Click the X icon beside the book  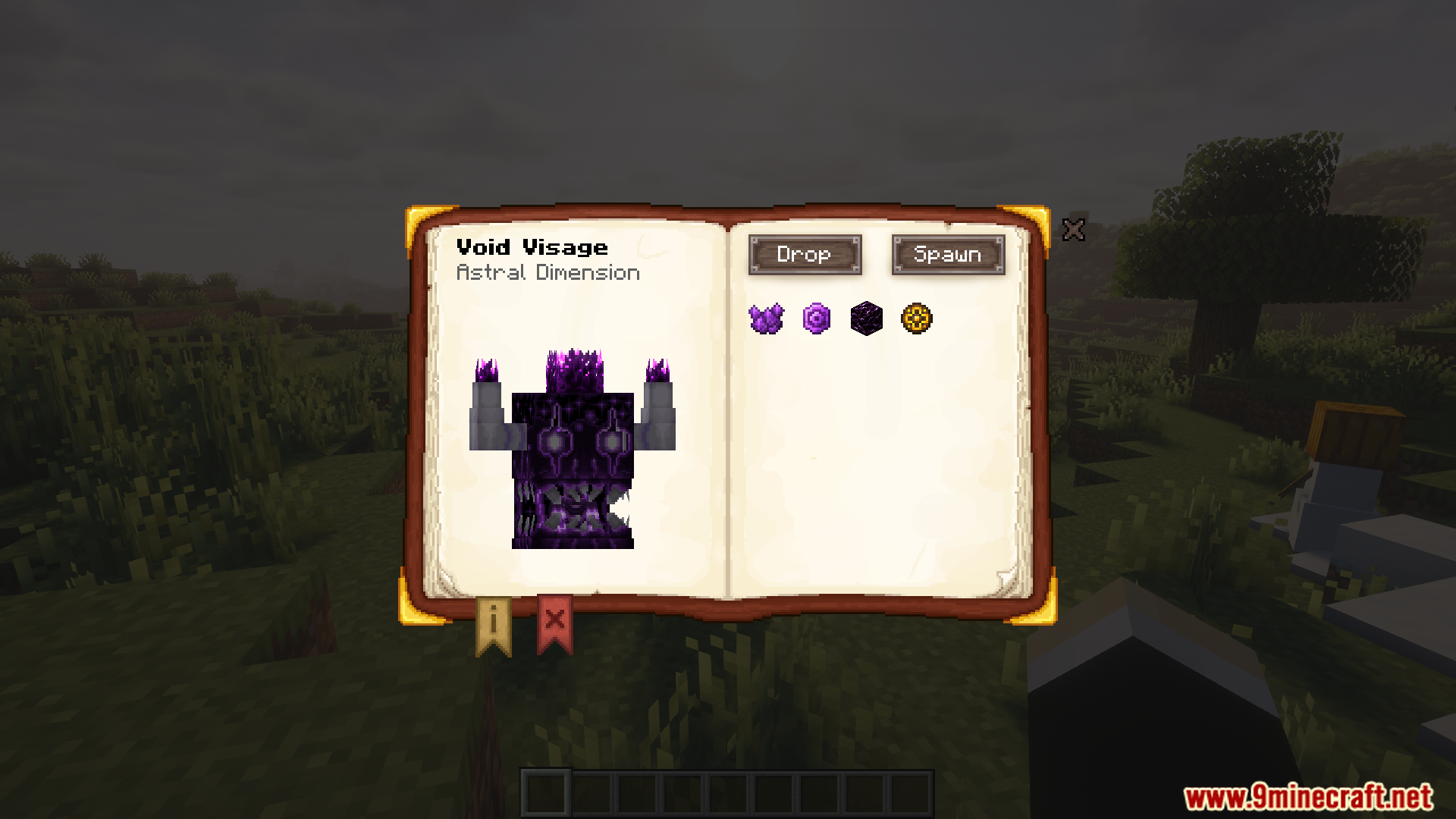tap(1075, 230)
